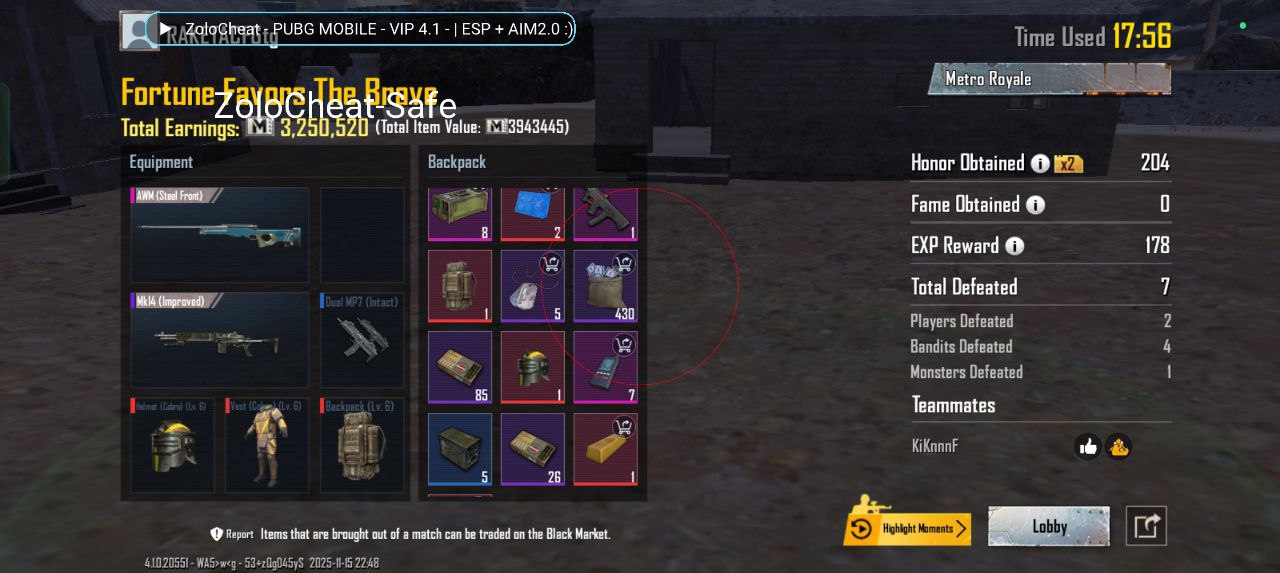Image resolution: width=1280 pixels, height=573 pixels.
Task: Select the money bag item with 430
Action: [605, 286]
